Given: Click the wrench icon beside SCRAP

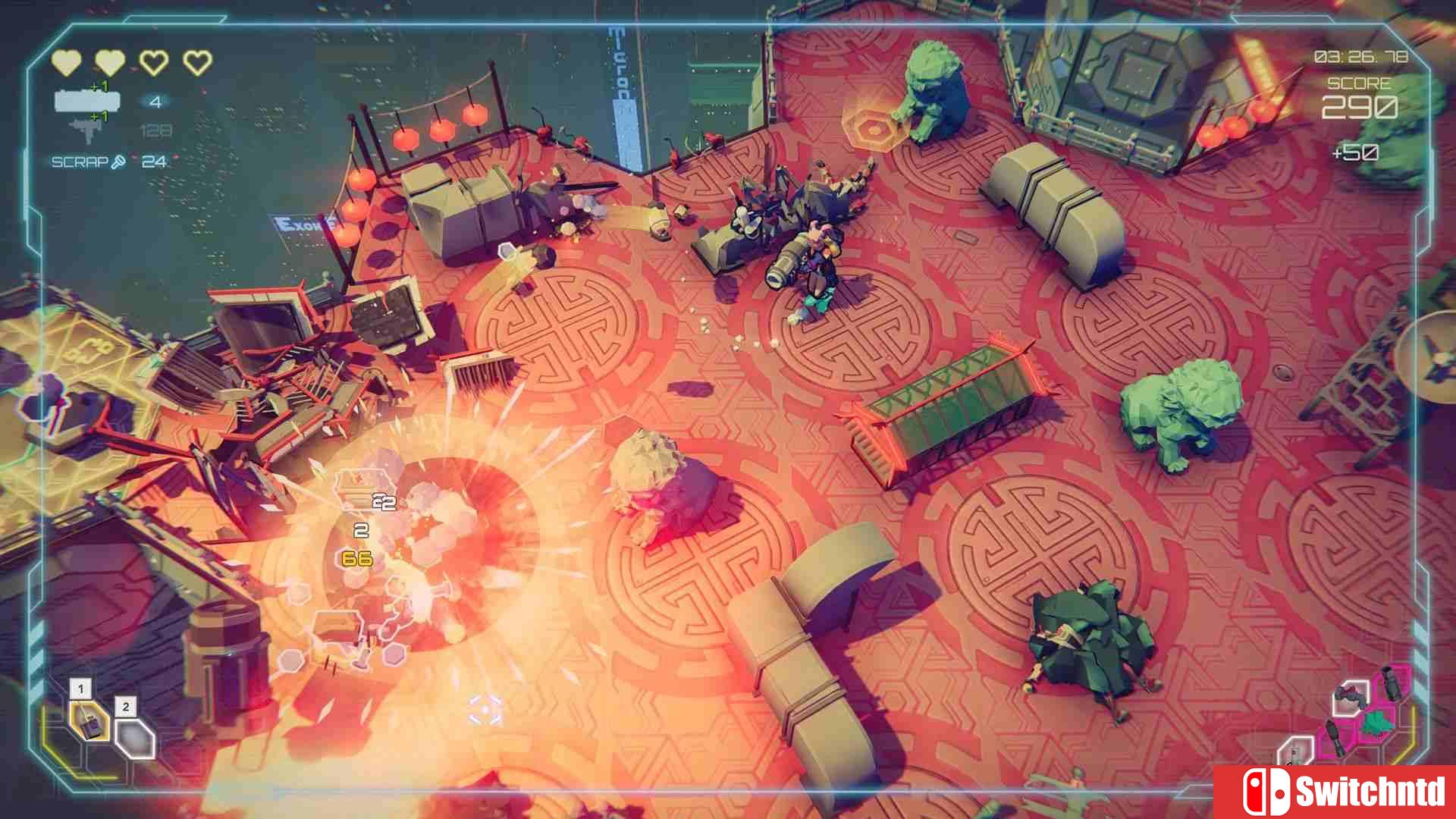Looking at the screenshot, I should tap(118, 162).
